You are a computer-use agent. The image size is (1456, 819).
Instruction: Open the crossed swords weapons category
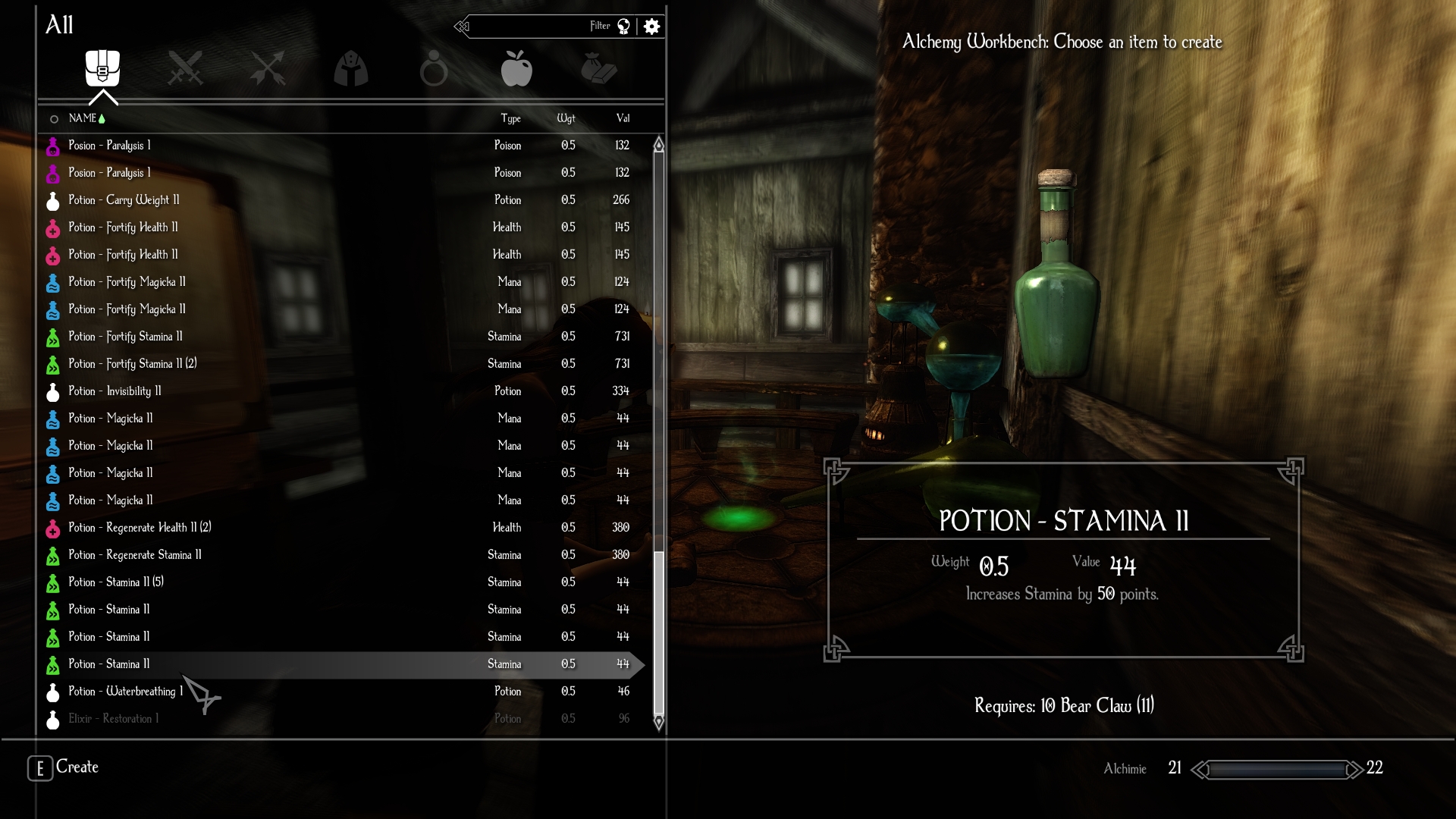coord(185,68)
